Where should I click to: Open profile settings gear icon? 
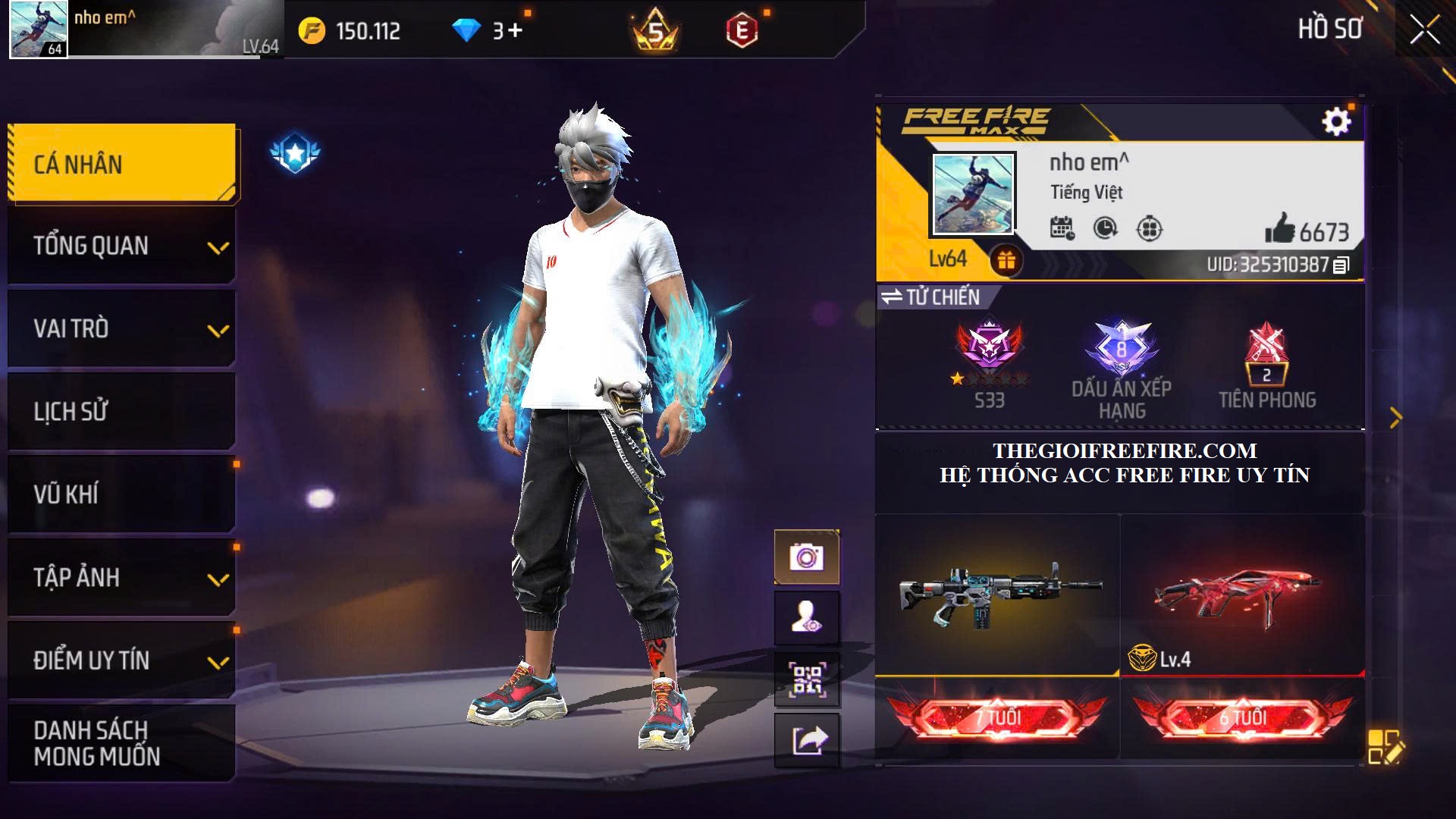point(1336,121)
